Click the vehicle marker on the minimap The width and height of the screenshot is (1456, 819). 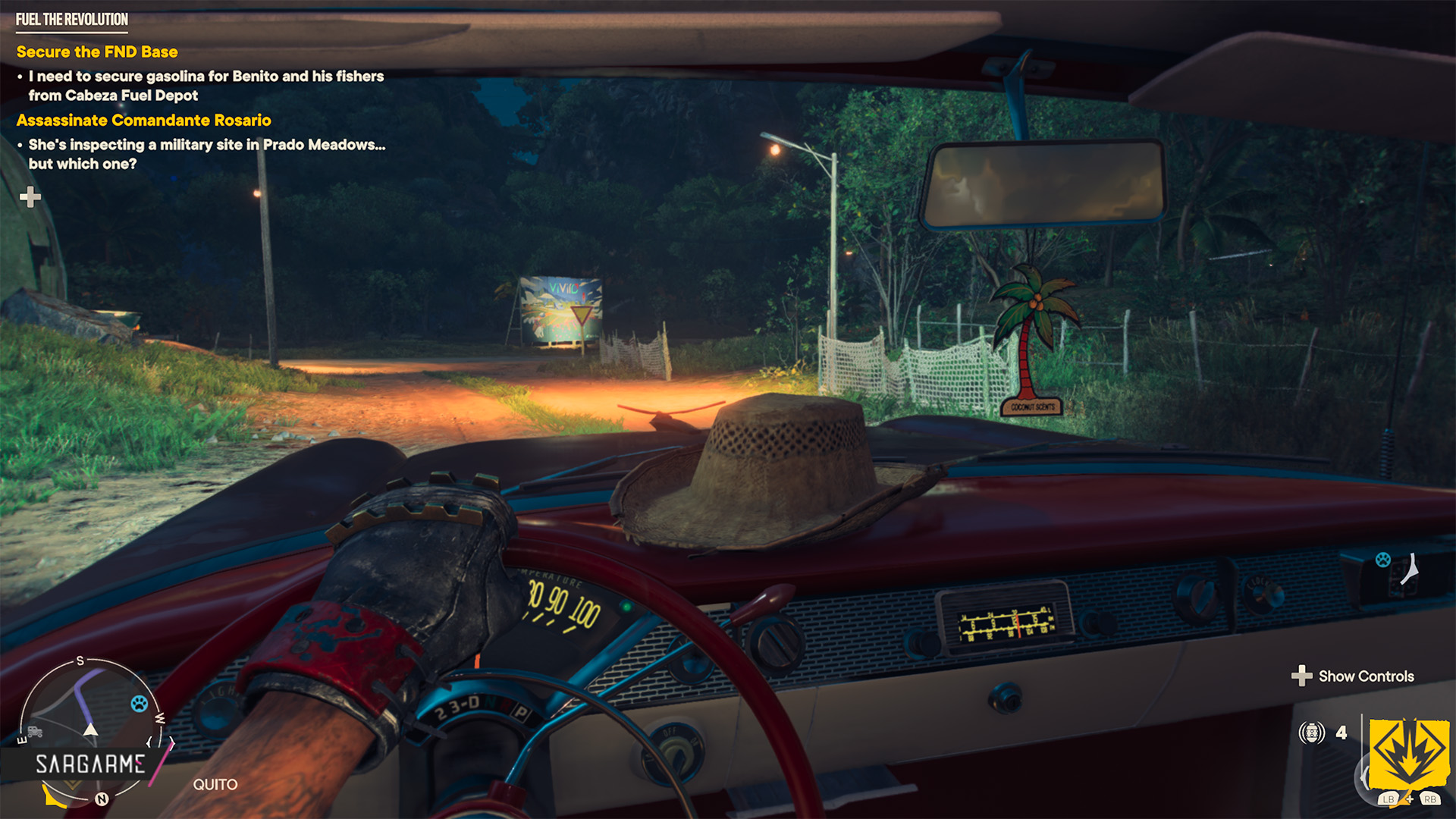pos(35,732)
